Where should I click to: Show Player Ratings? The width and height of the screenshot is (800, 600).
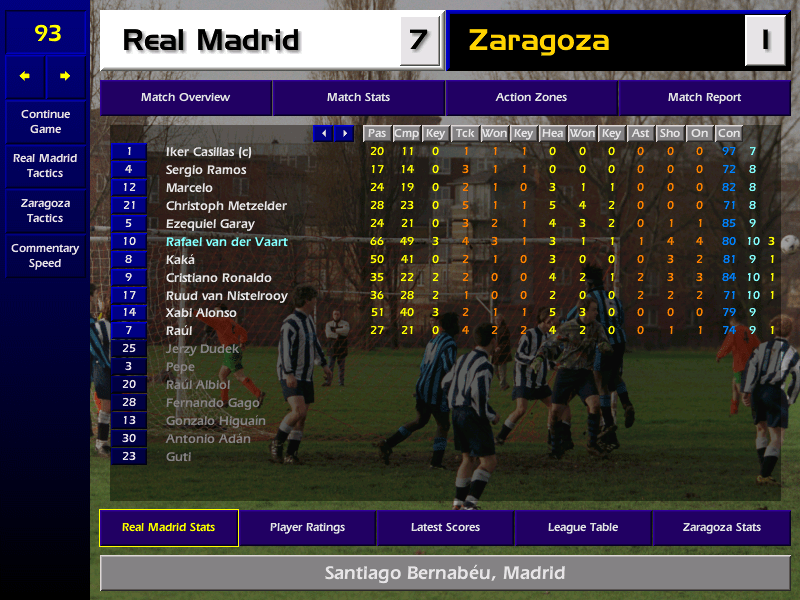point(307,528)
